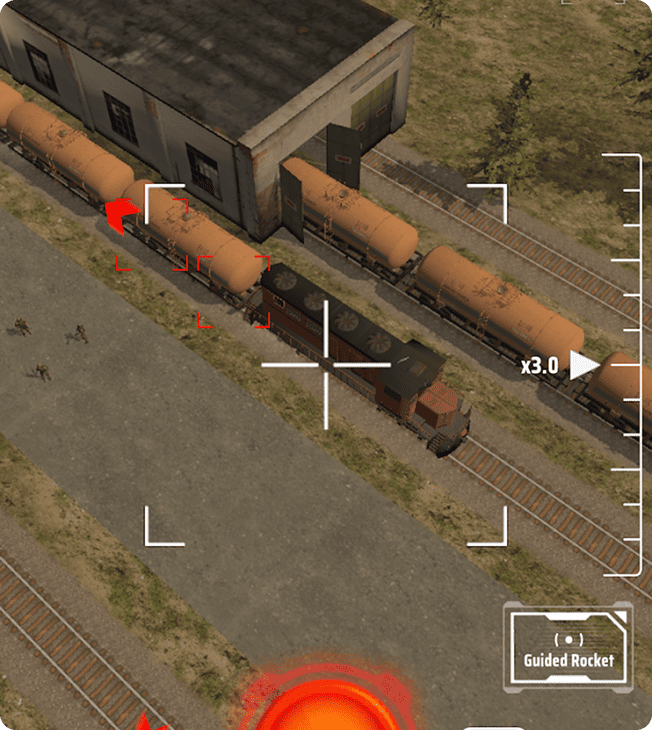Select the Guided Rocket weapon button
The height and width of the screenshot is (730, 652).
pos(568,648)
